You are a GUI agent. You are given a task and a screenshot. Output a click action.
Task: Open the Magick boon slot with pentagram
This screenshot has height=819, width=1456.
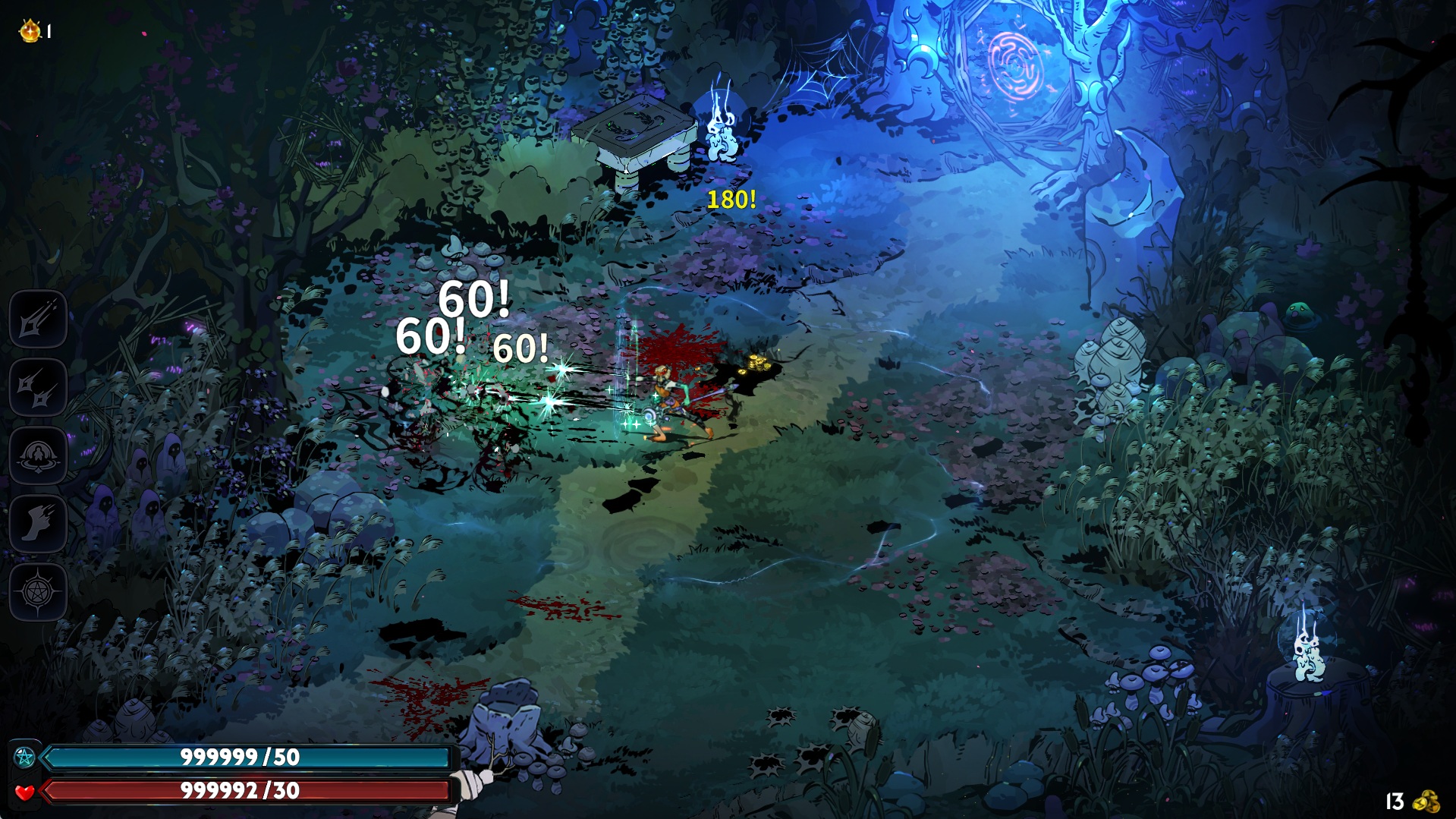pyautogui.click(x=38, y=592)
